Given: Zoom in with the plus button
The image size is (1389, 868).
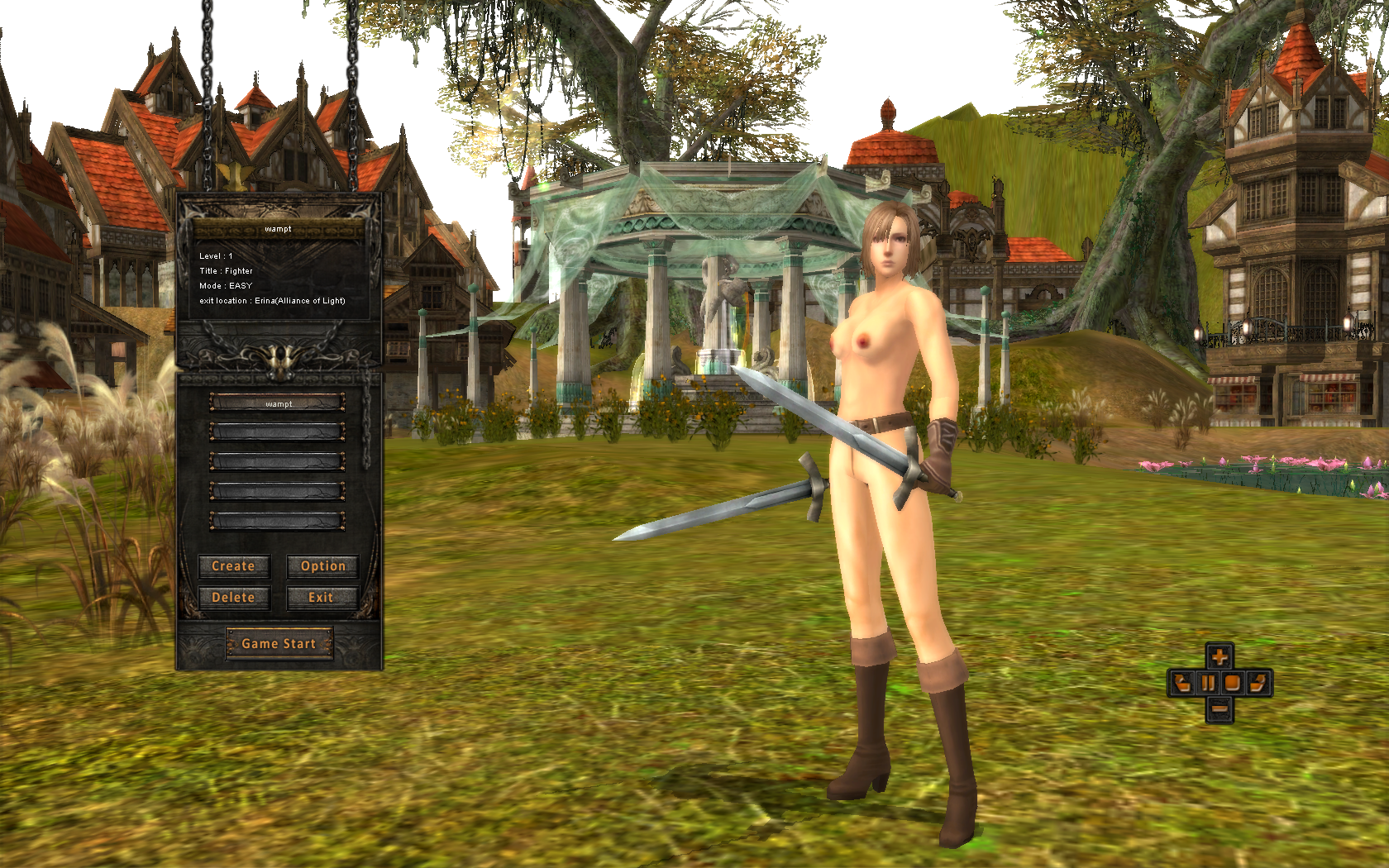Looking at the screenshot, I should tap(1220, 657).
